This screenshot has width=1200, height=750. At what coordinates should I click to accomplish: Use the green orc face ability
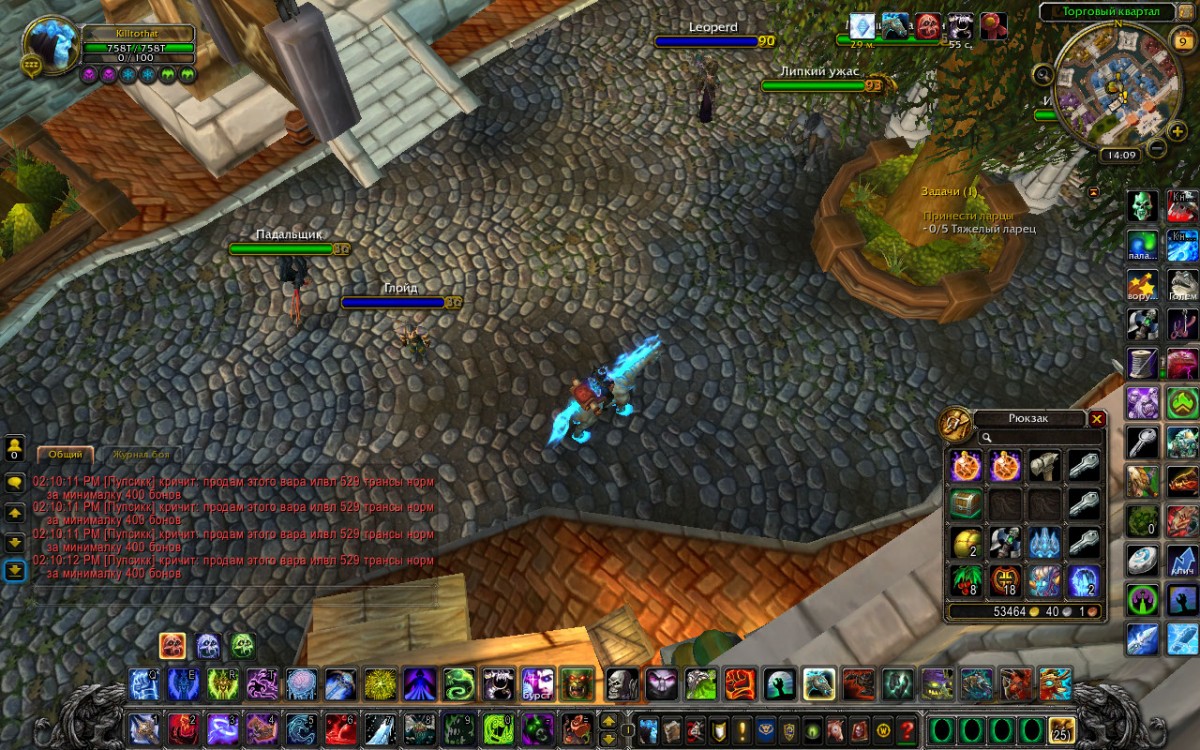click(x=576, y=684)
